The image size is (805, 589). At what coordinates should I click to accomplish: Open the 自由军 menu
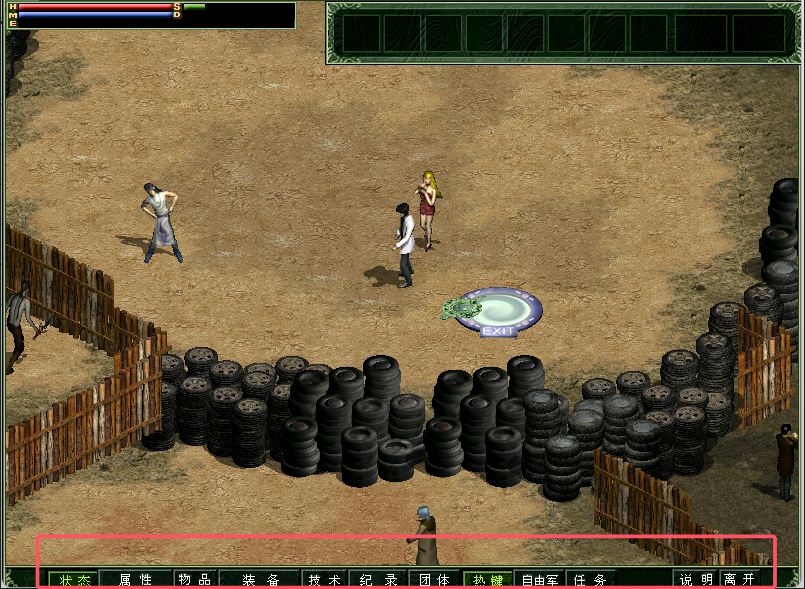pos(540,579)
